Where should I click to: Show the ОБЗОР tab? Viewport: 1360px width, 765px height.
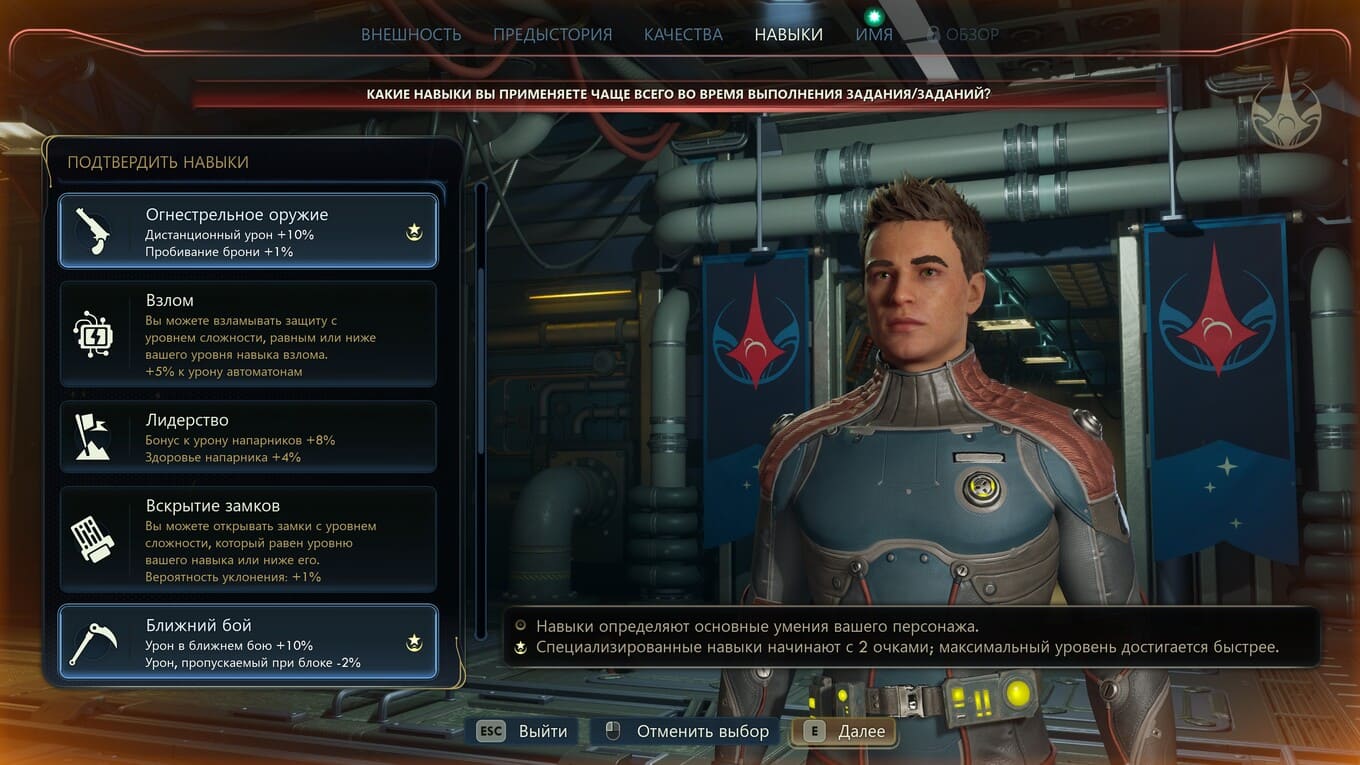[962, 34]
